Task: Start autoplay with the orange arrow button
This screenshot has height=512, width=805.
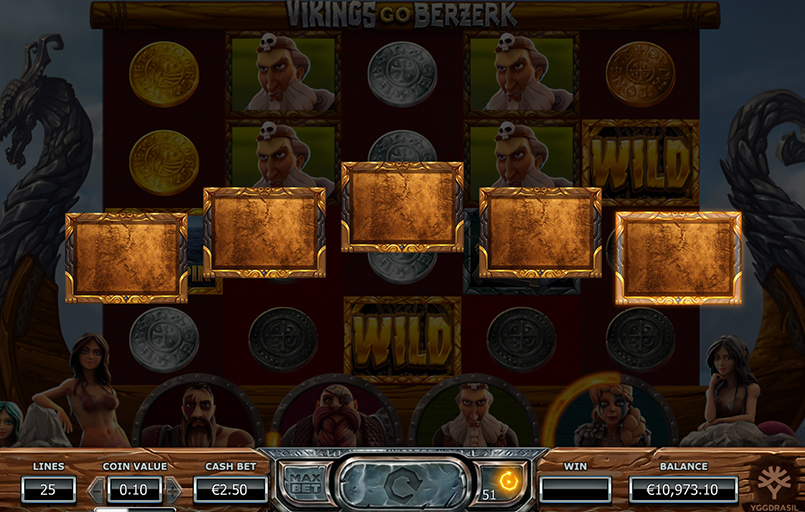Action: [x=508, y=481]
